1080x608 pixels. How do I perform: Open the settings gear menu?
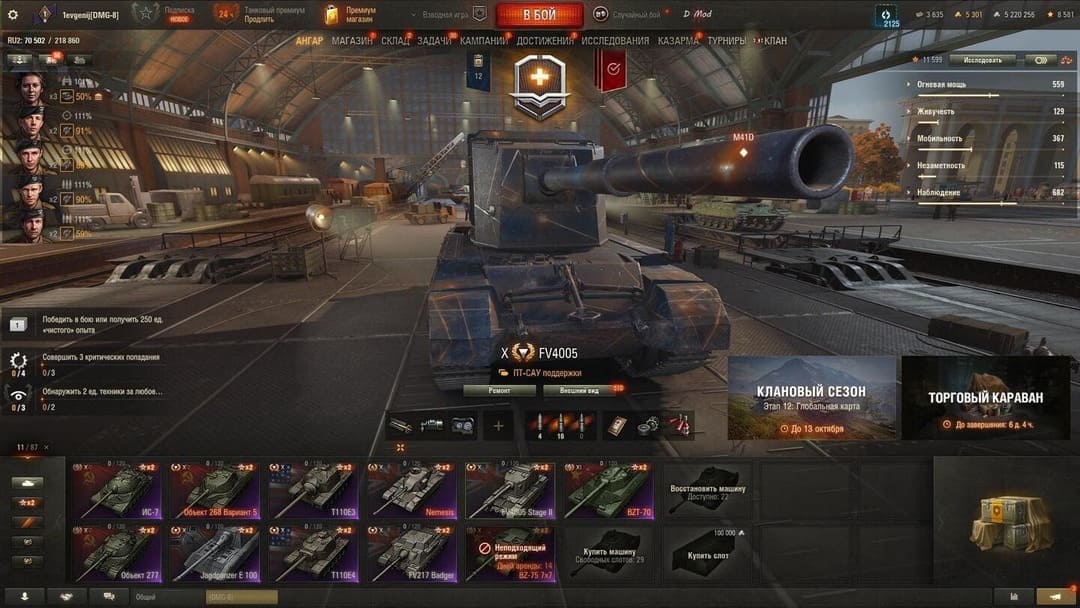pyautogui.click(x=13, y=14)
